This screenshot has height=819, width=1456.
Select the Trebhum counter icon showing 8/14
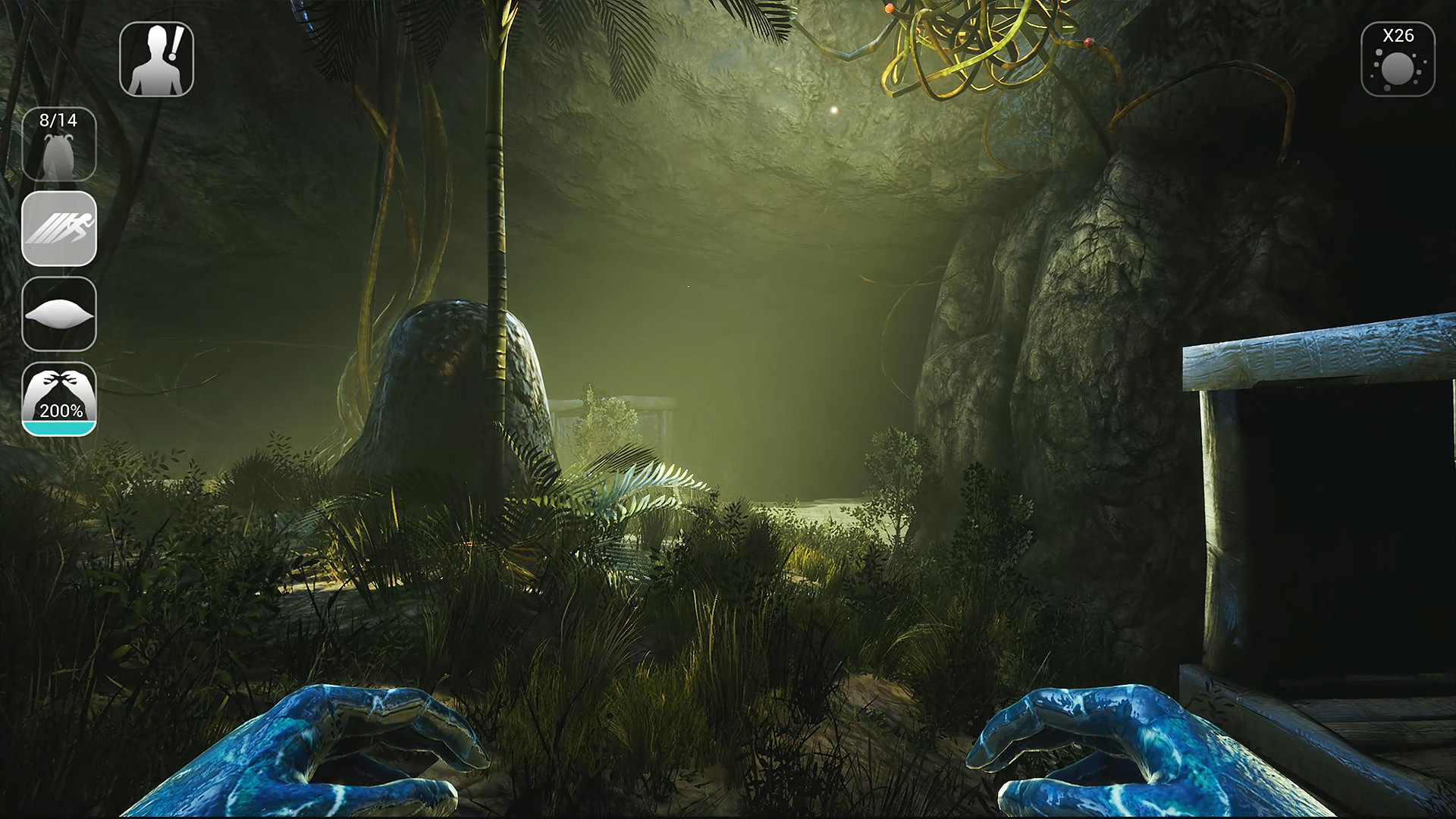[59, 144]
